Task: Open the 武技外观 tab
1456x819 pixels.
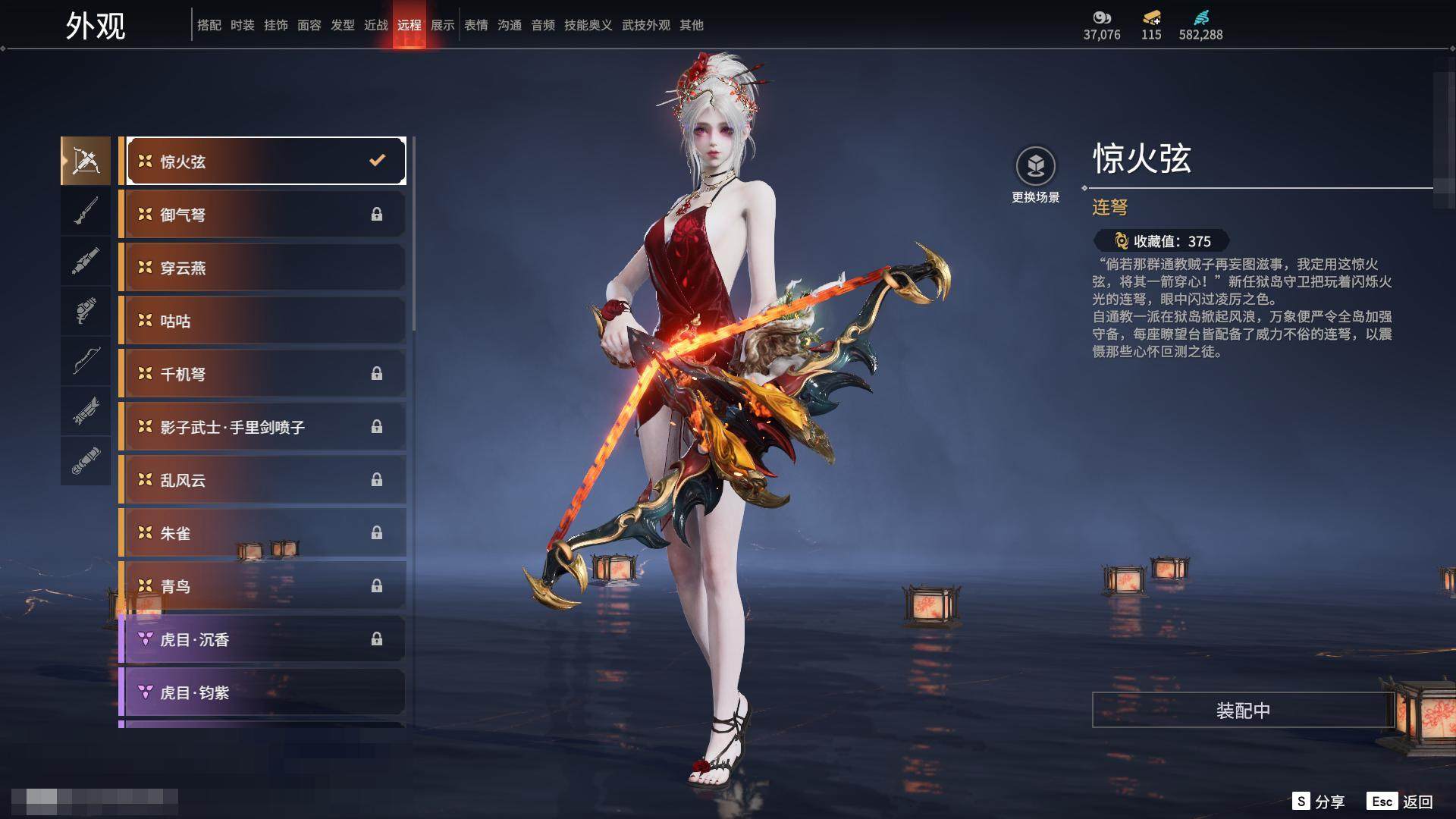Action: pyautogui.click(x=646, y=25)
